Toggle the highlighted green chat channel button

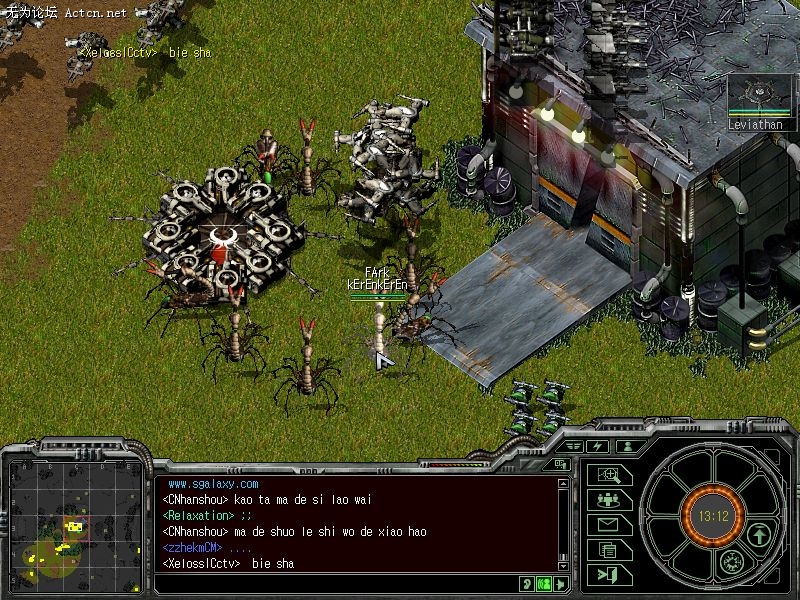[x=544, y=583]
